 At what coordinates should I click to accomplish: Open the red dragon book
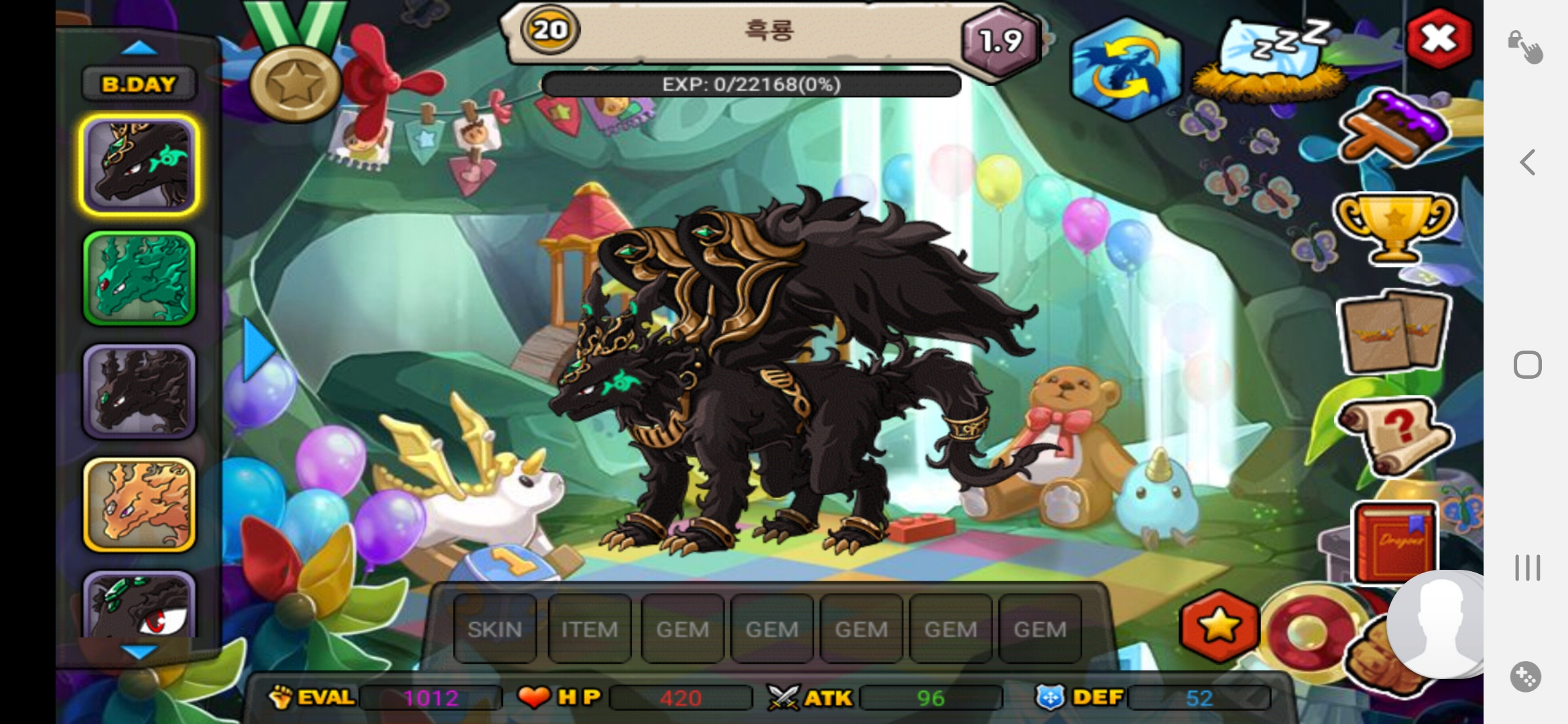pos(1395,542)
